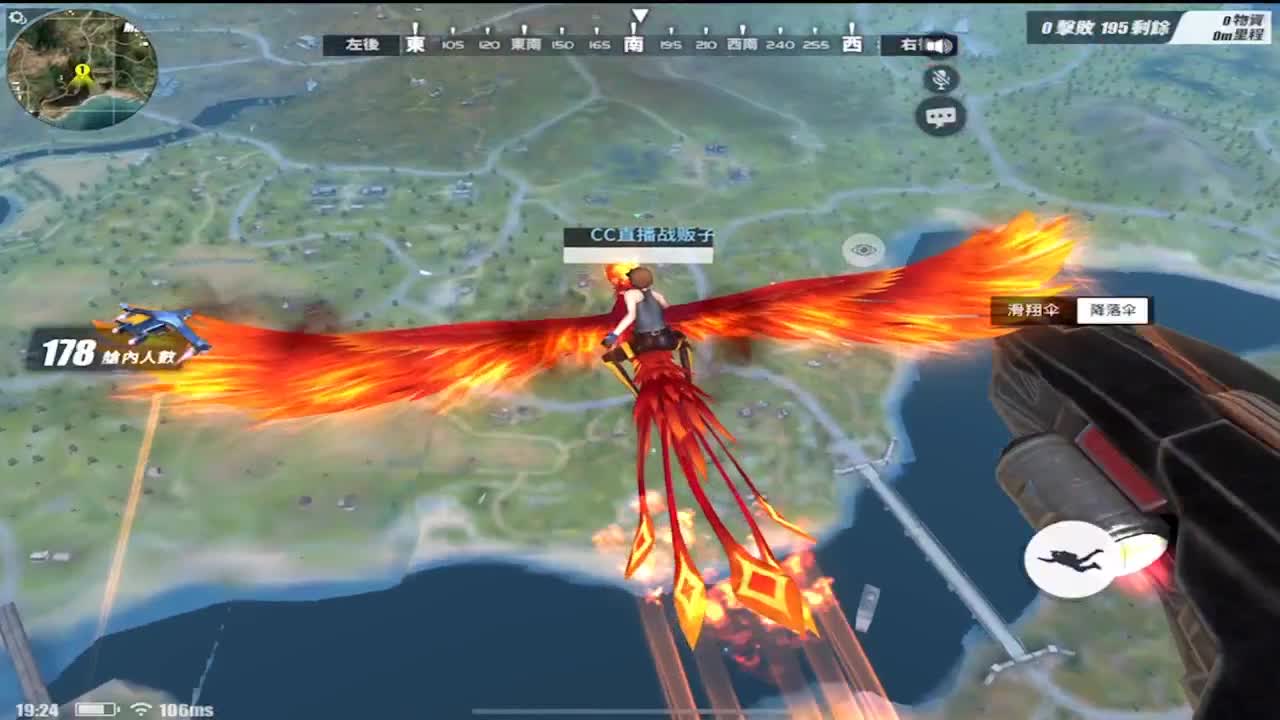The width and height of the screenshot is (1280, 720).
Task: Open the chat message bubble icon
Action: point(938,119)
